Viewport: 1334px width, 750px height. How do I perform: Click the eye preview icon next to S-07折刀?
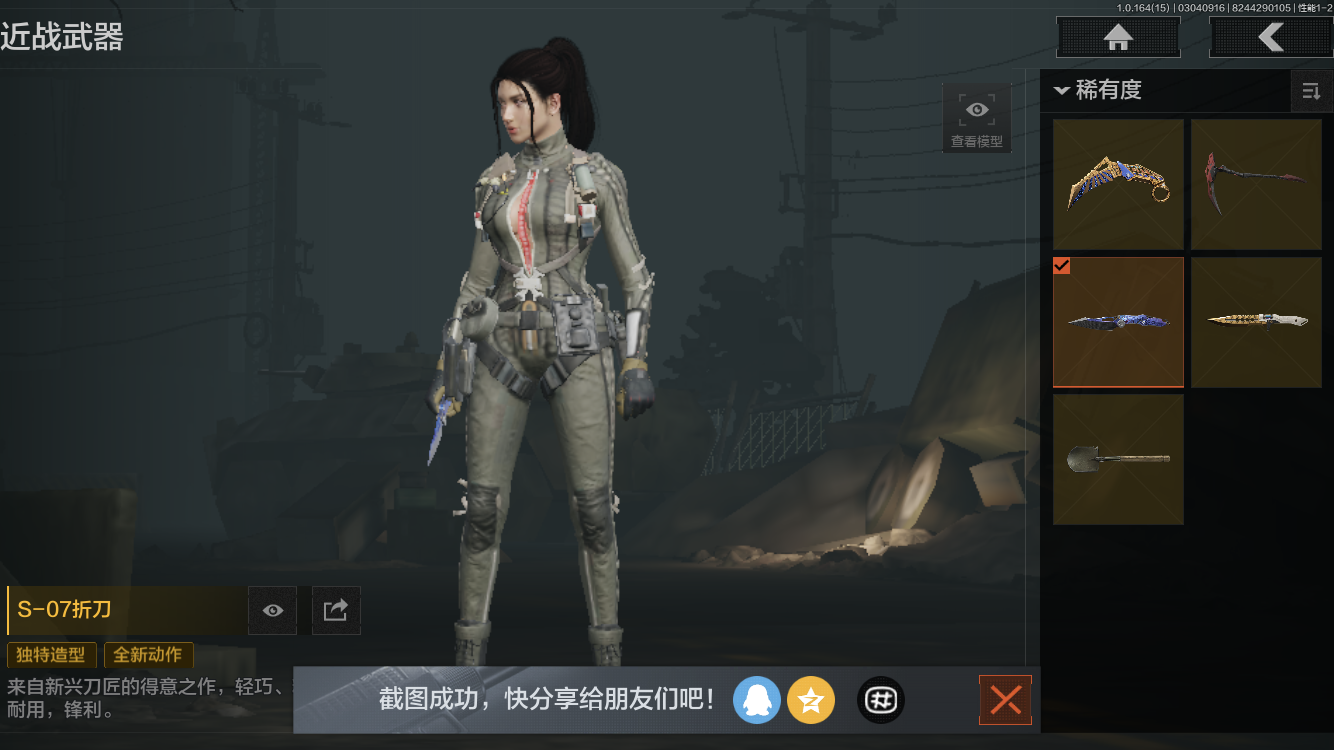point(272,610)
